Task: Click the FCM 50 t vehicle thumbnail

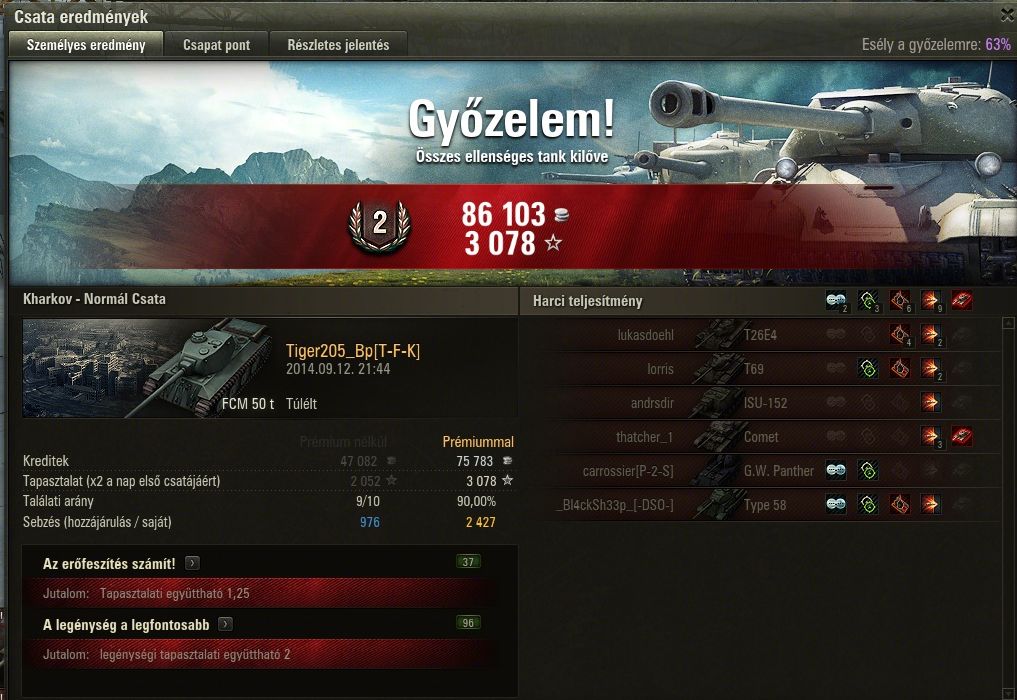Action: (150, 368)
